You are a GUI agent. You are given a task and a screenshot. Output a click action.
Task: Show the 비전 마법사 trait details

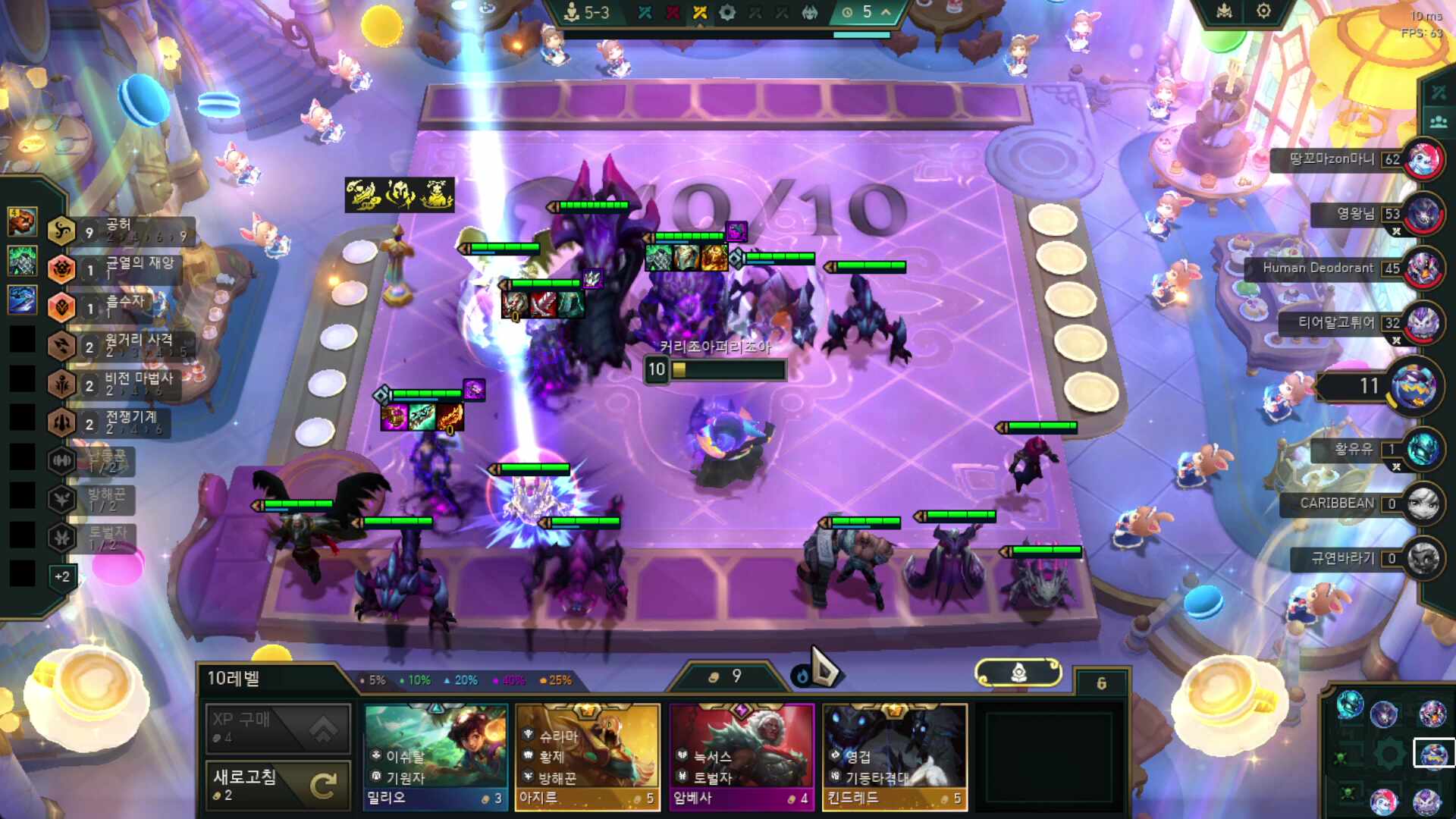(121, 384)
